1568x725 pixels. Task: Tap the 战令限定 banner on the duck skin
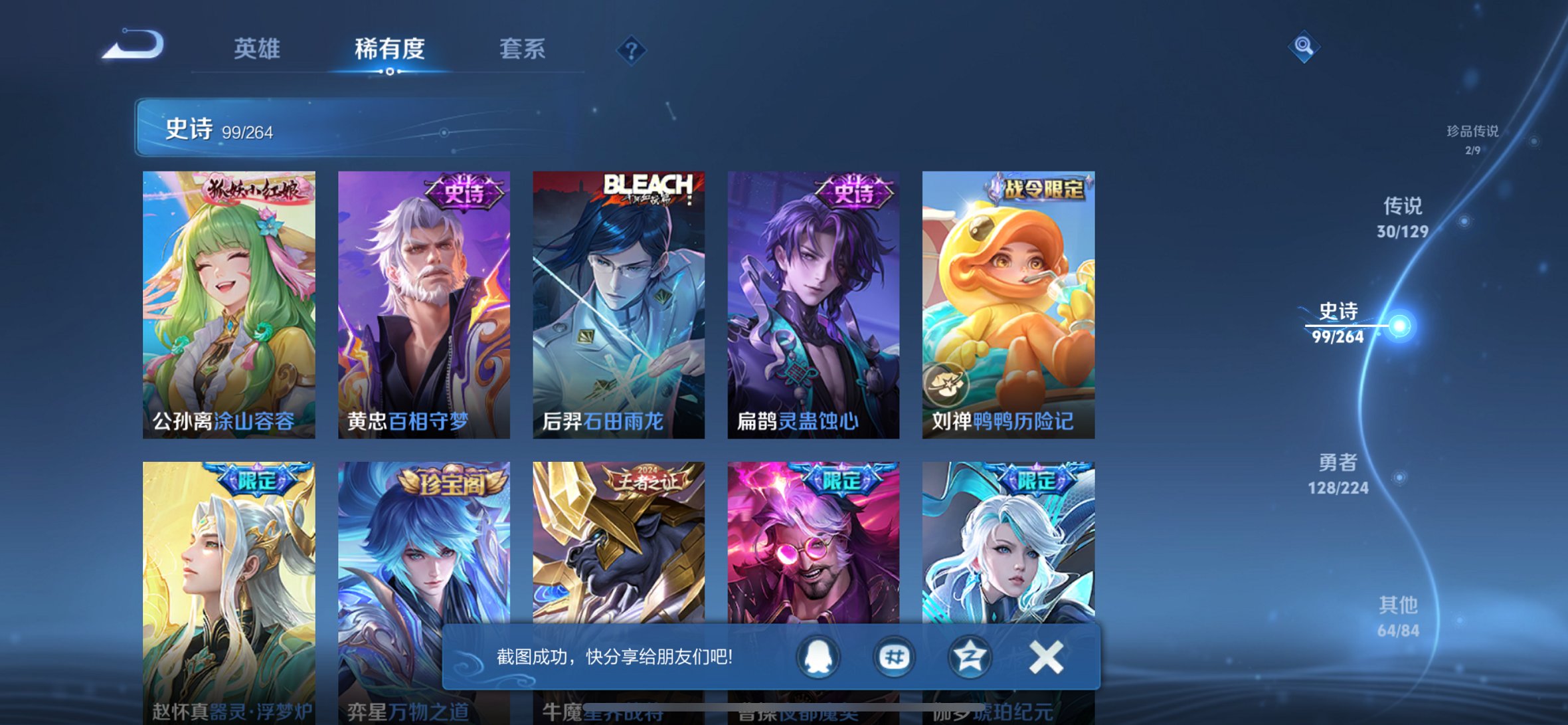1037,189
